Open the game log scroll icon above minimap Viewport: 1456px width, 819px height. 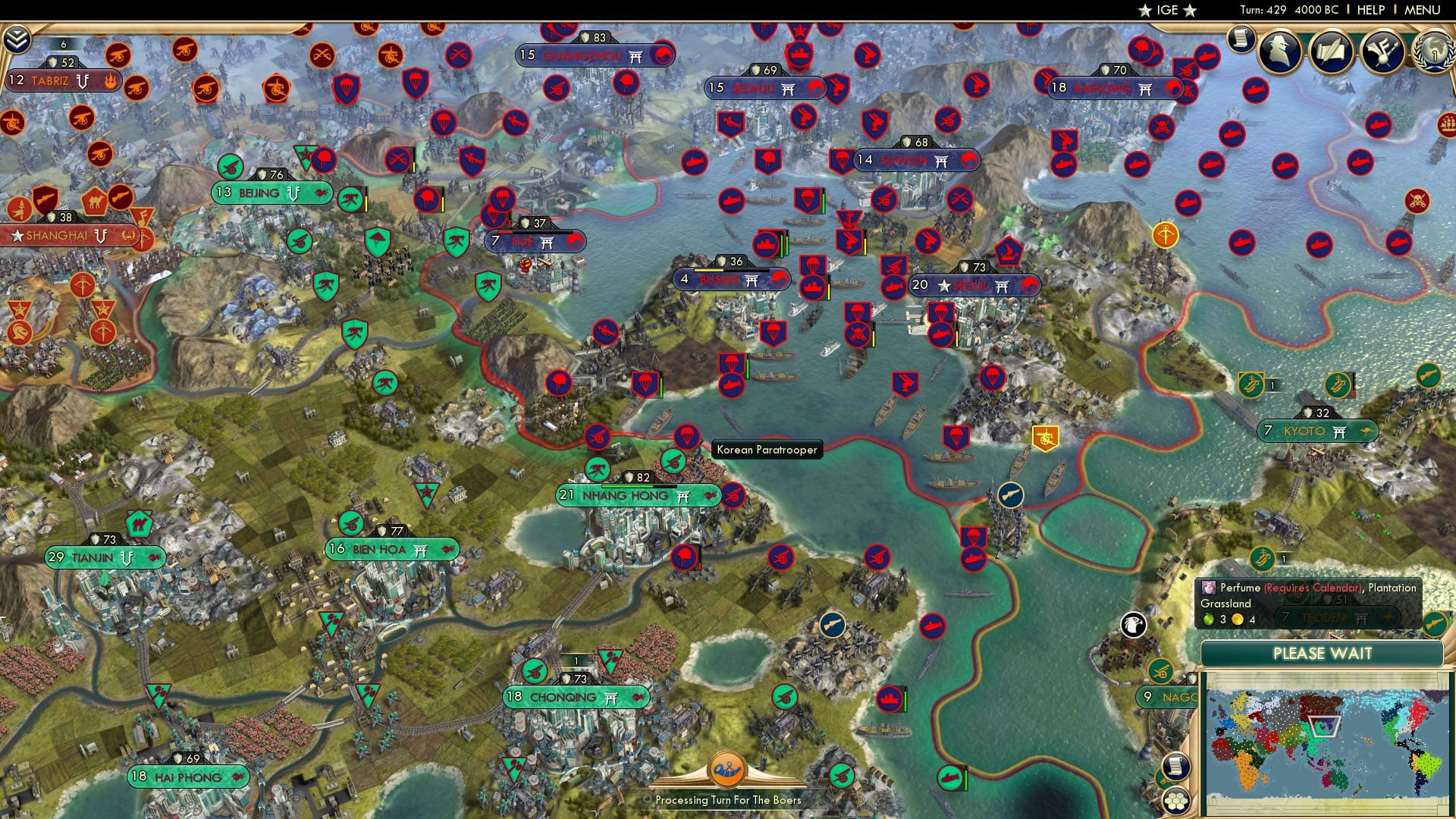tap(1177, 767)
